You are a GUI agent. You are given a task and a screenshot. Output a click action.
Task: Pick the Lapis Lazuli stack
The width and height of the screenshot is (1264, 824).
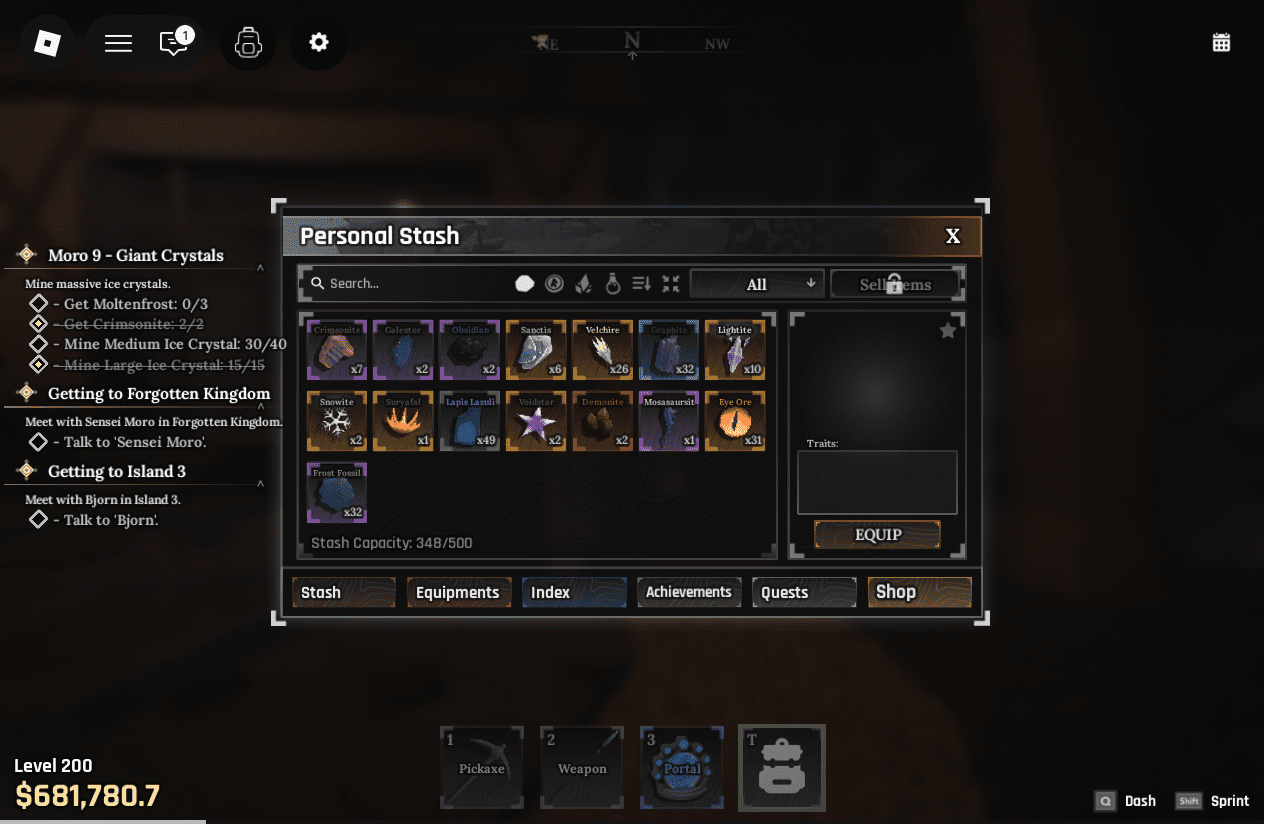(x=470, y=421)
